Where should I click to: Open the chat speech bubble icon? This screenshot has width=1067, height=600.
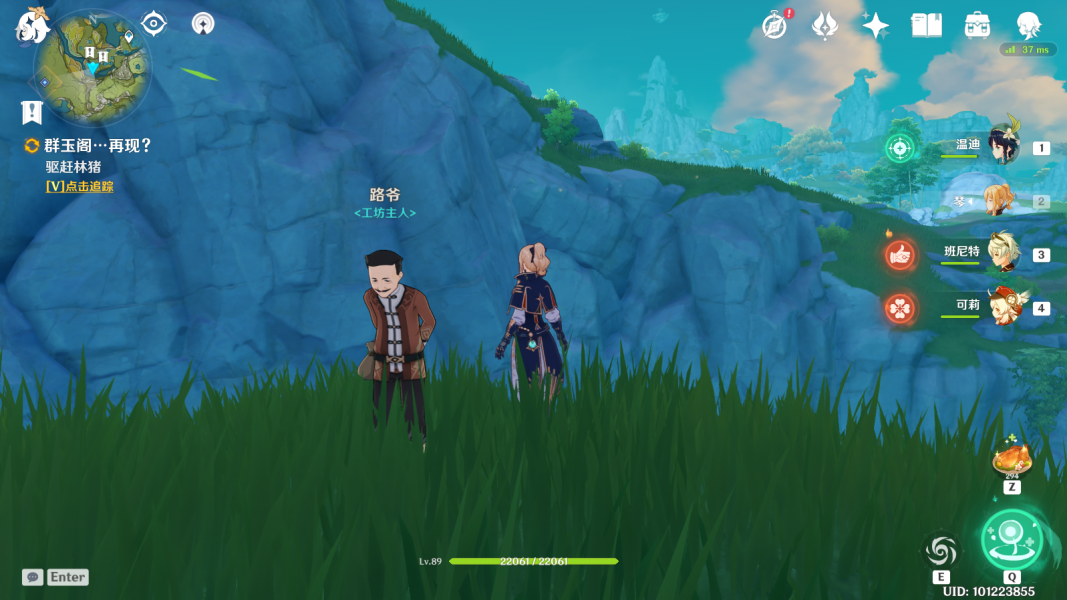pos(33,577)
